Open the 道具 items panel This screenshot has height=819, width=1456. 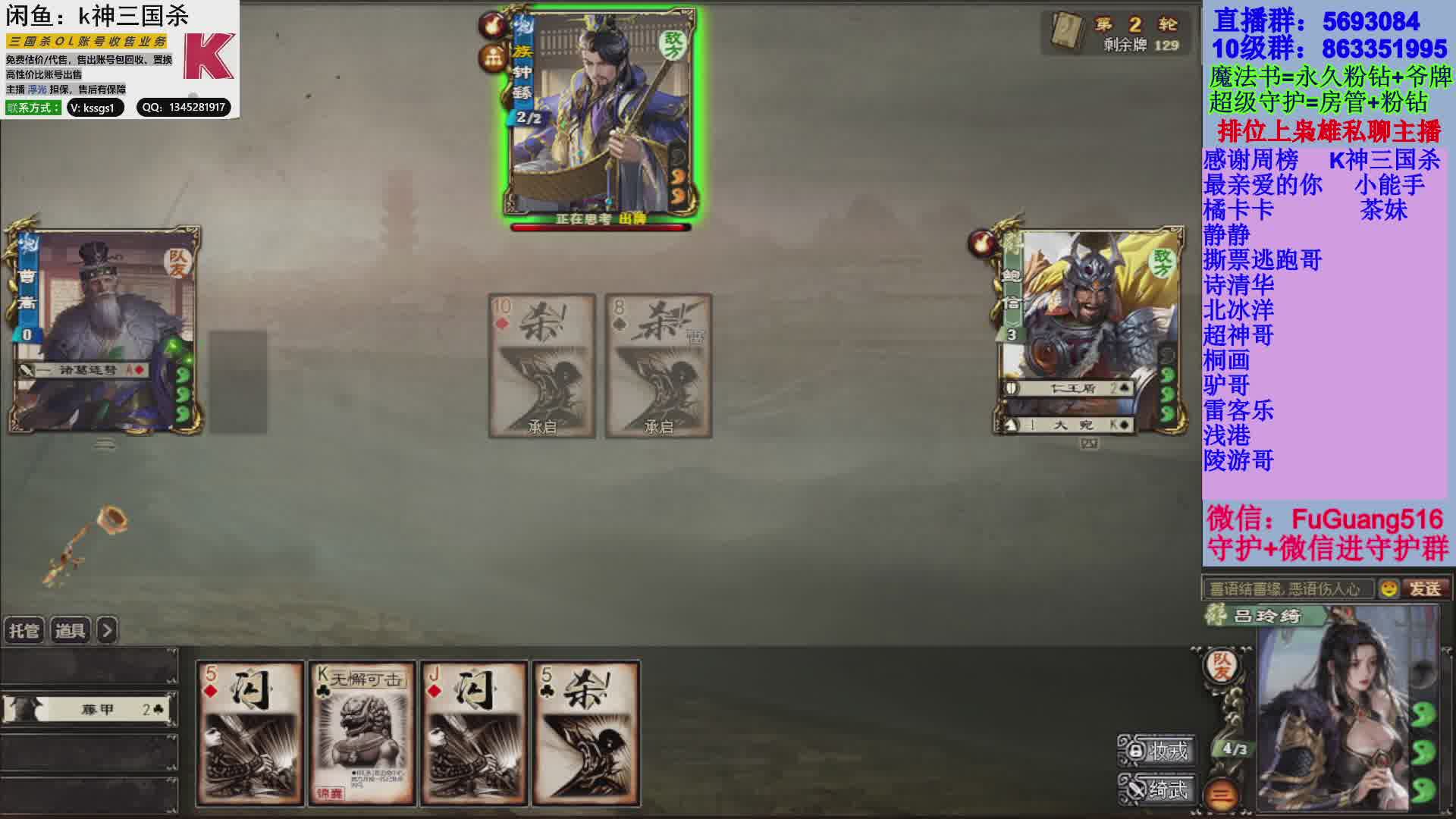[x=71, y=630]
